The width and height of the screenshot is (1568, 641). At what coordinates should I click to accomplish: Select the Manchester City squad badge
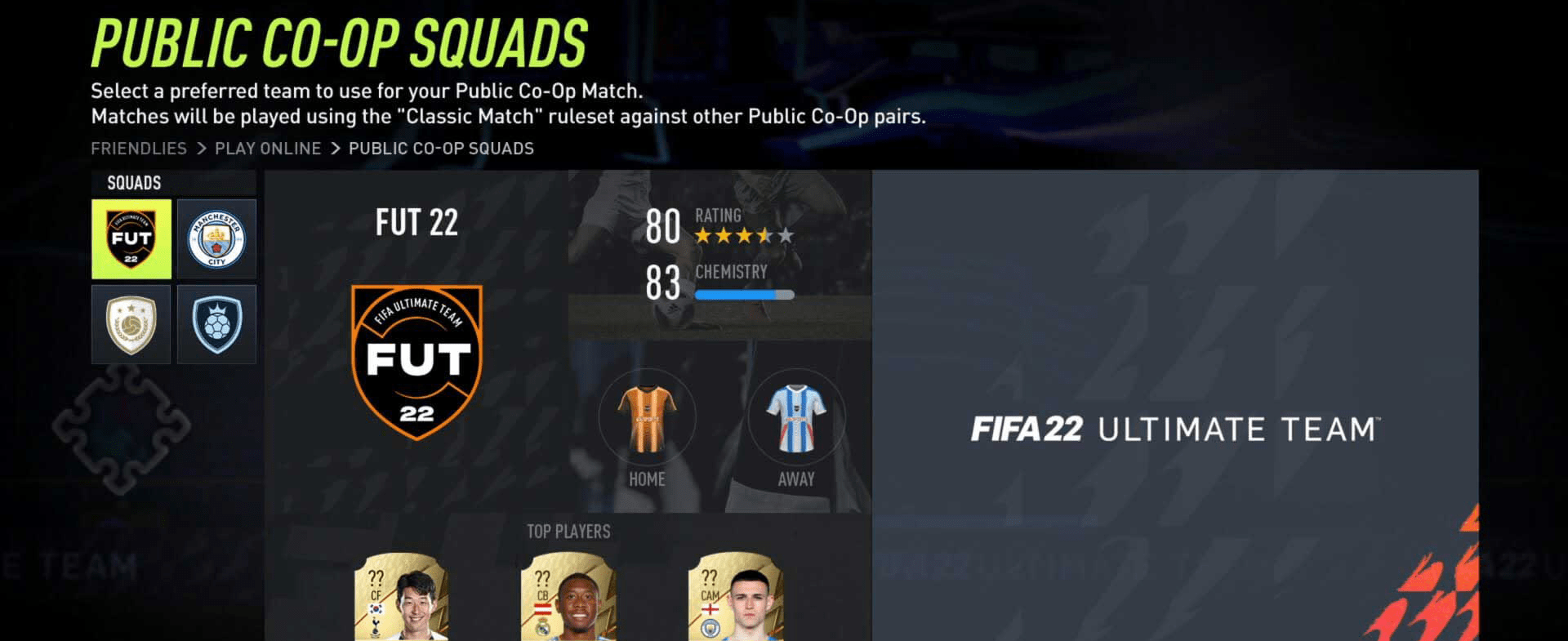point(216,238)
